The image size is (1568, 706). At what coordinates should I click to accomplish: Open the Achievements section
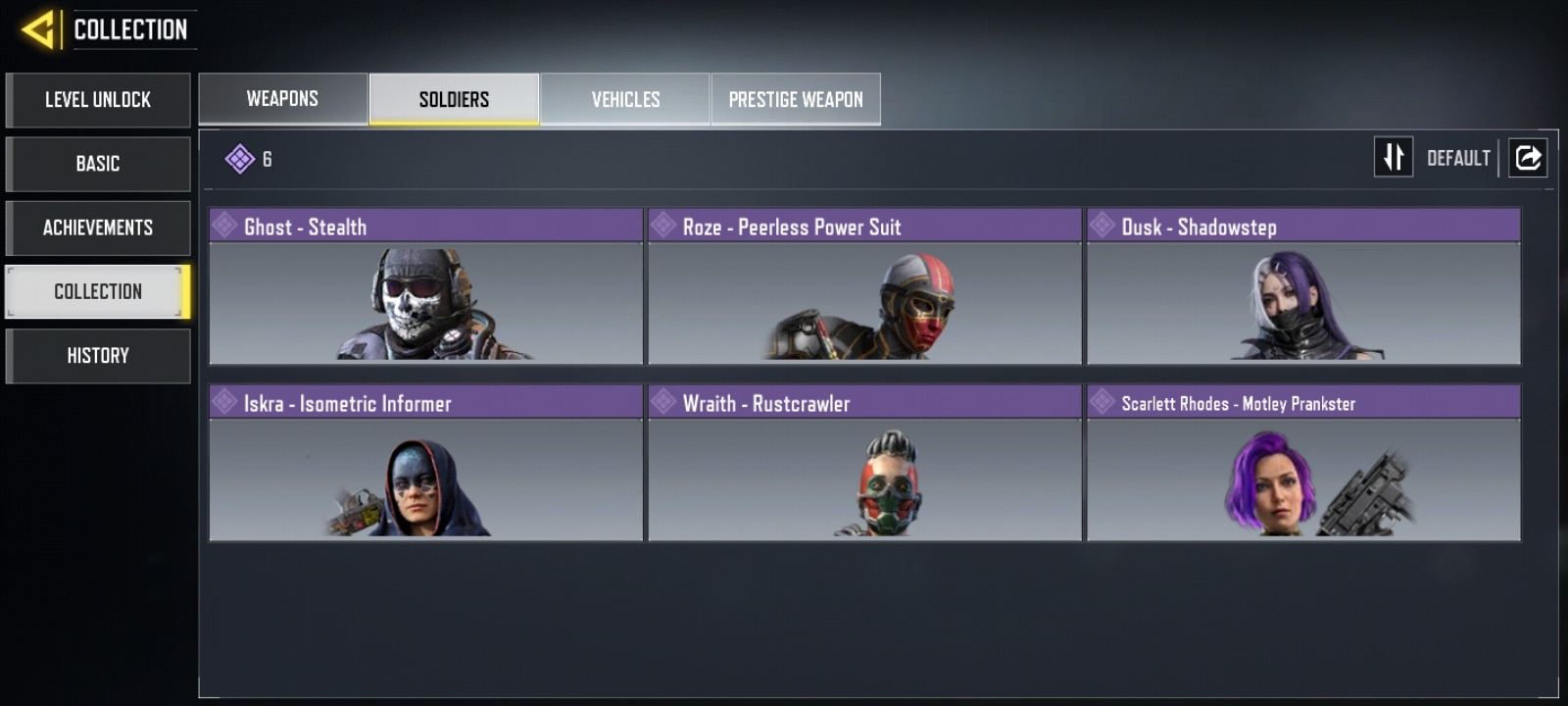point(98,227)
